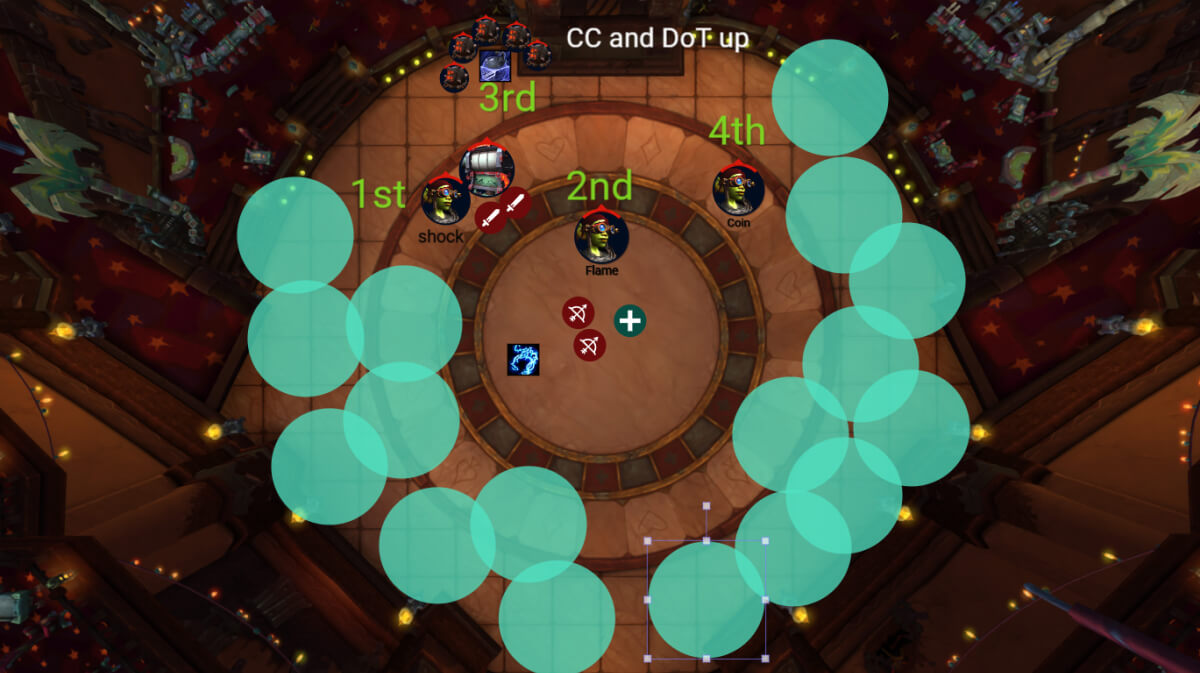
Task: Pick the green healer plus marker
Action: click(629, 321)
